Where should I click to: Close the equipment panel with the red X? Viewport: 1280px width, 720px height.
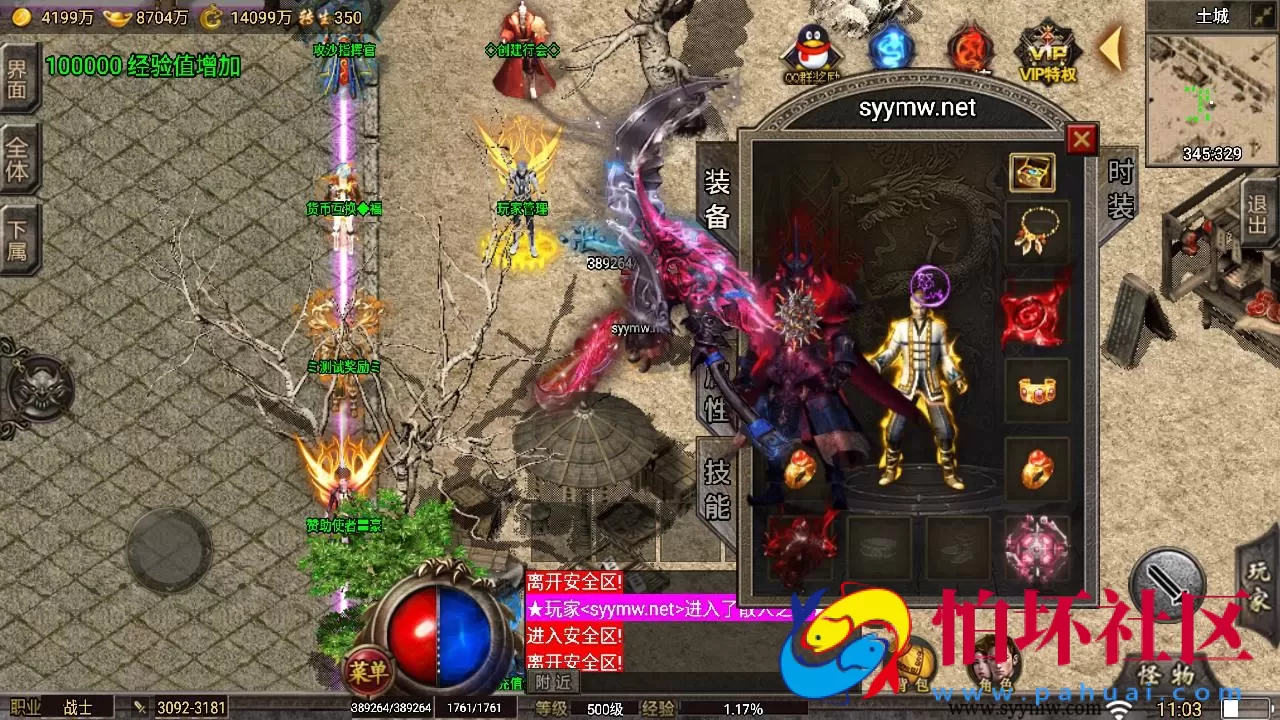click(x=1081, y=140)
